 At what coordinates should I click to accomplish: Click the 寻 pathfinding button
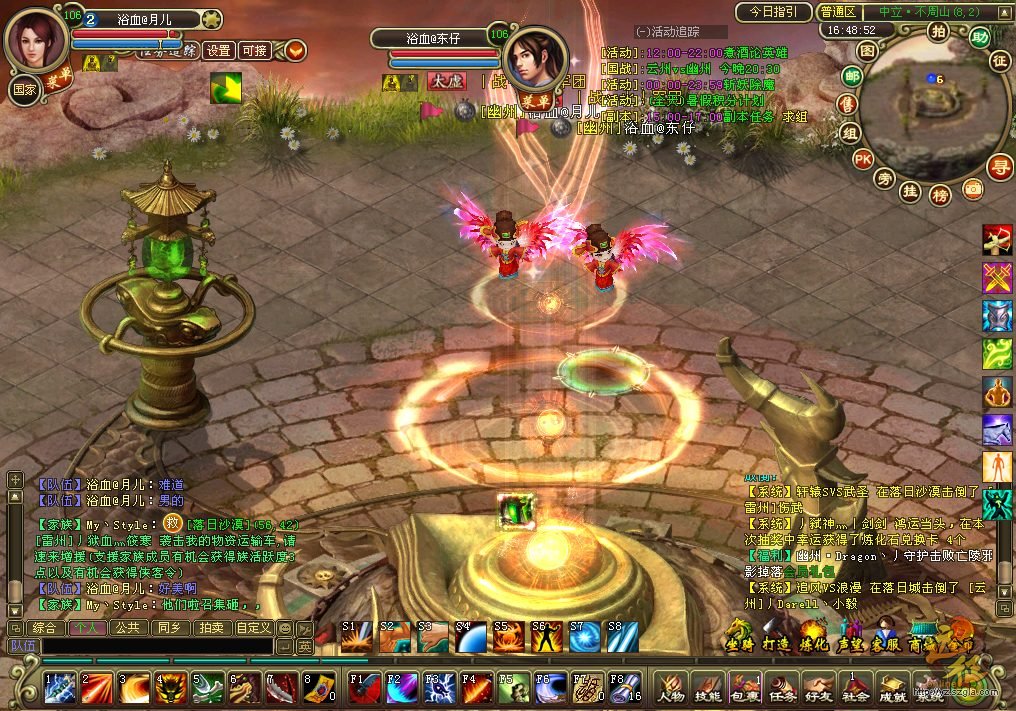pyautogui.click(x=998, y=167)
